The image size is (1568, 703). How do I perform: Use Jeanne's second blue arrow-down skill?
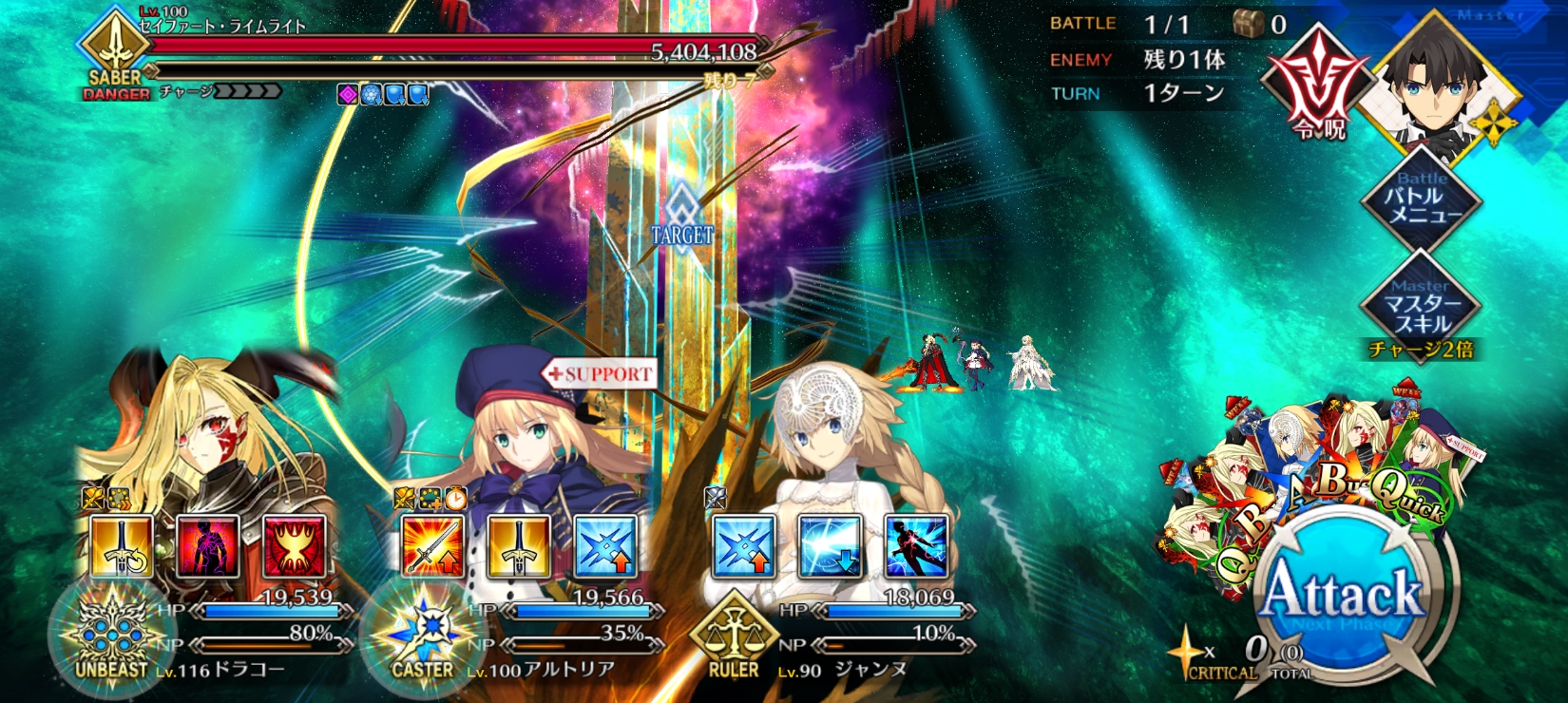830,546
